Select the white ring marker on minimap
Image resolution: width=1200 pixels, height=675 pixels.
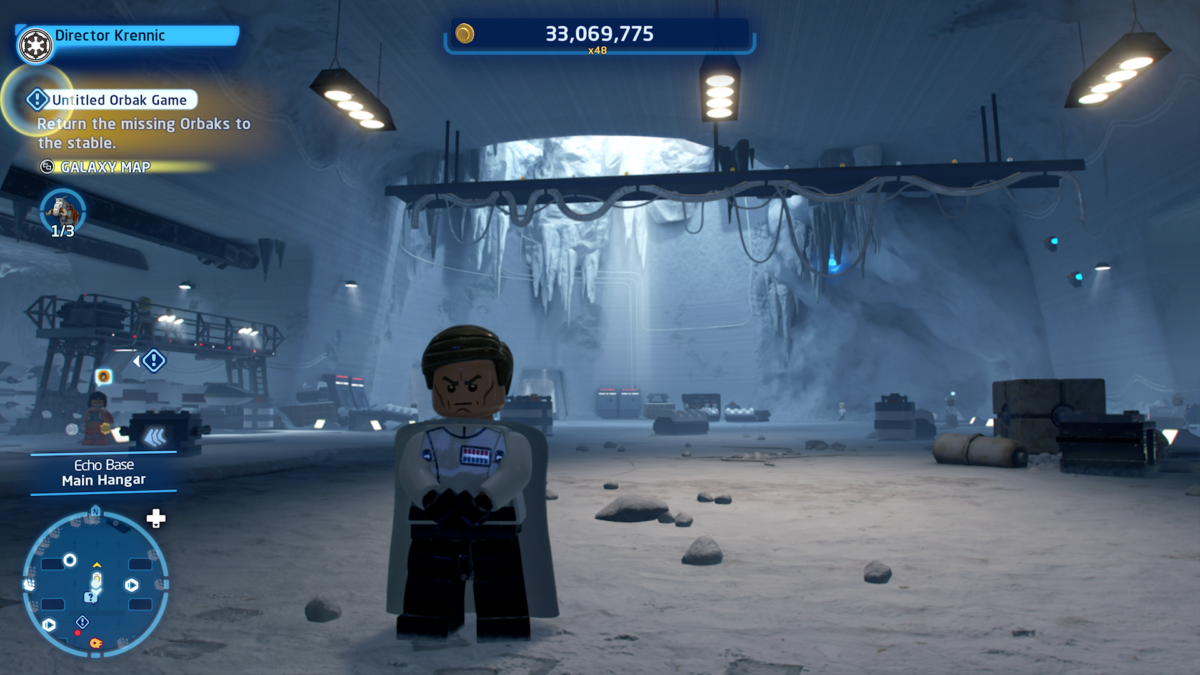[x=69, y=560]
